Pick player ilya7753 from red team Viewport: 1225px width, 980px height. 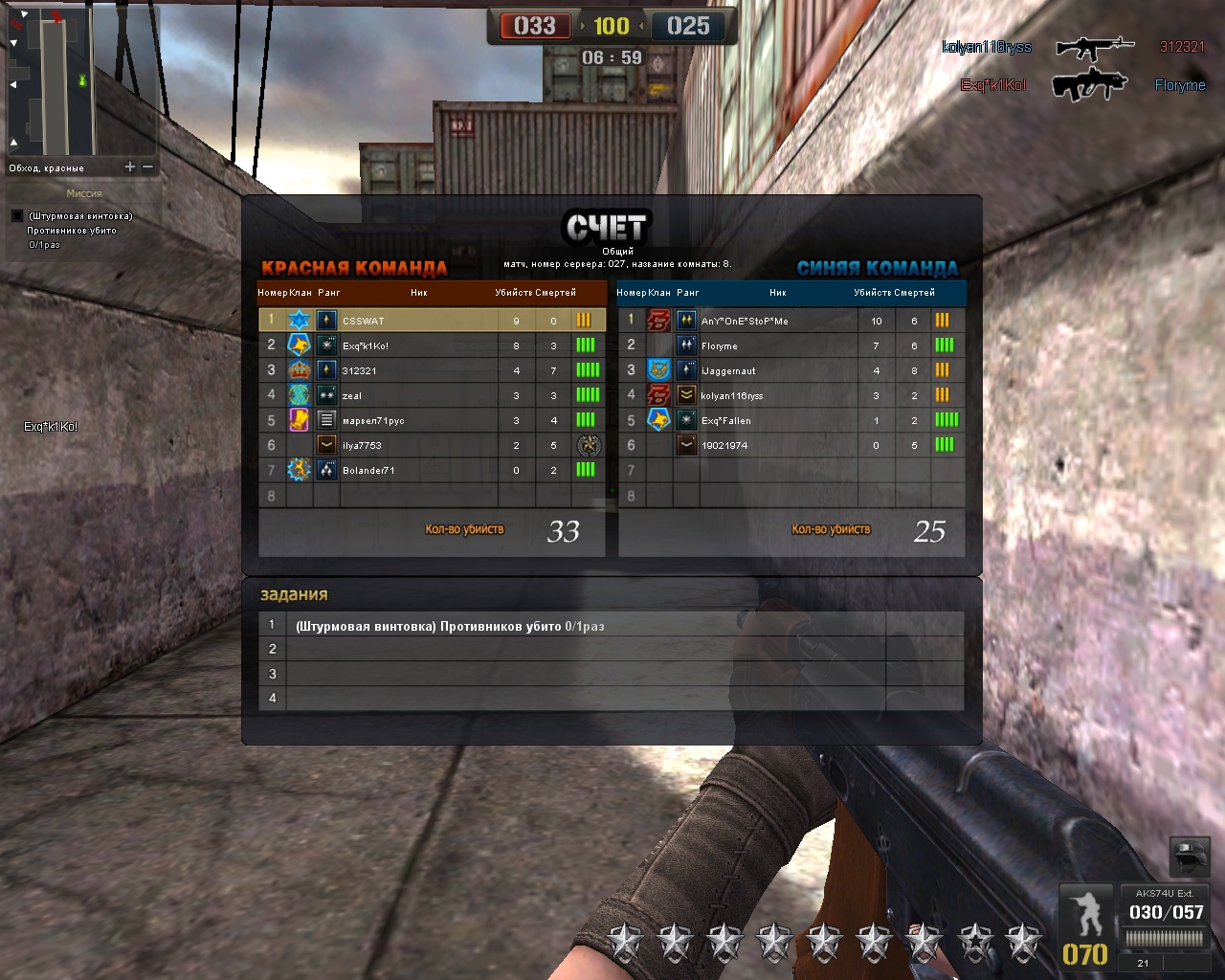click(362, 445)
